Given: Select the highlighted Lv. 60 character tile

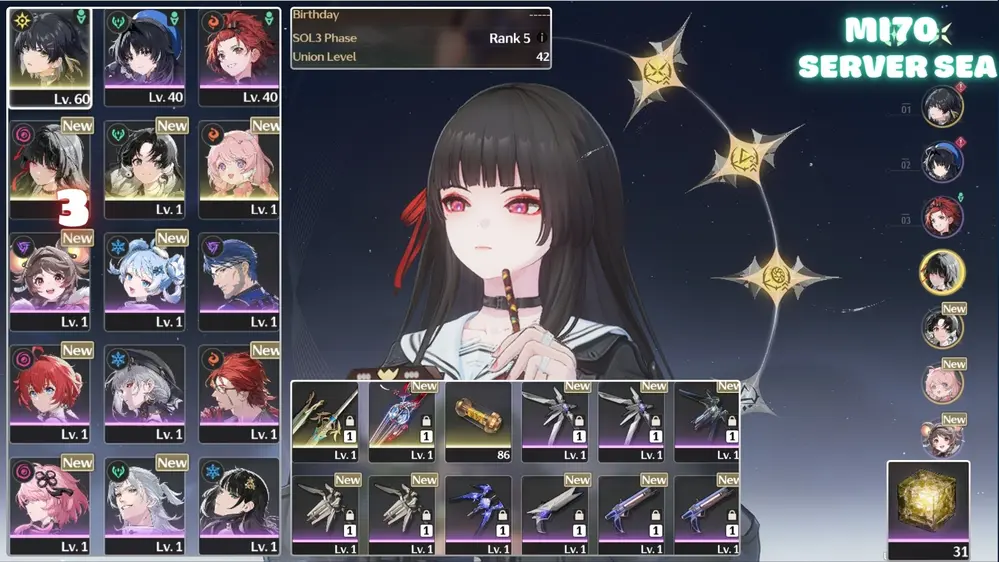Looking at the screenshot, I should coord(50,56).
